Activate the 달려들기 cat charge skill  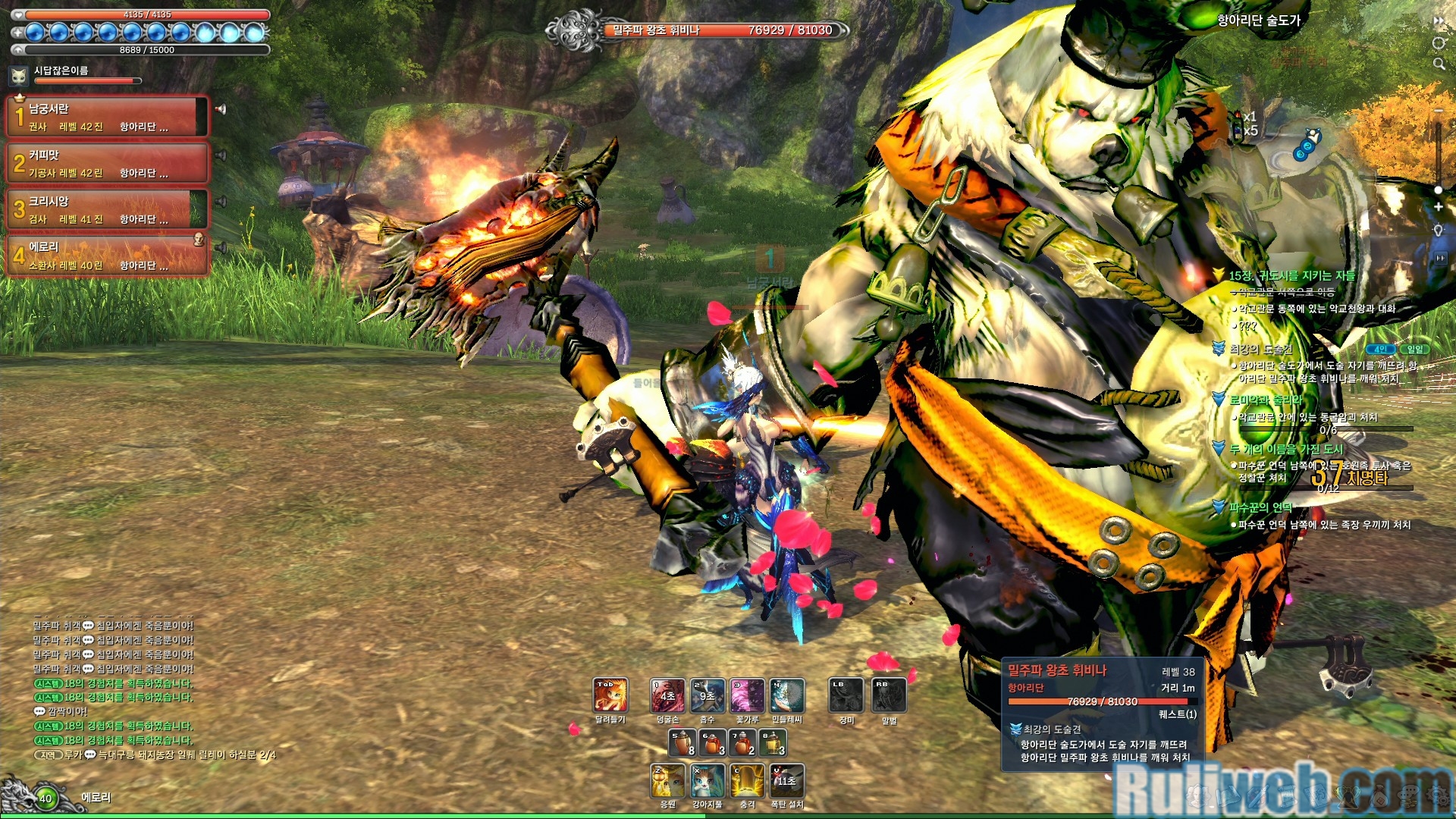[x=610, y=695]
